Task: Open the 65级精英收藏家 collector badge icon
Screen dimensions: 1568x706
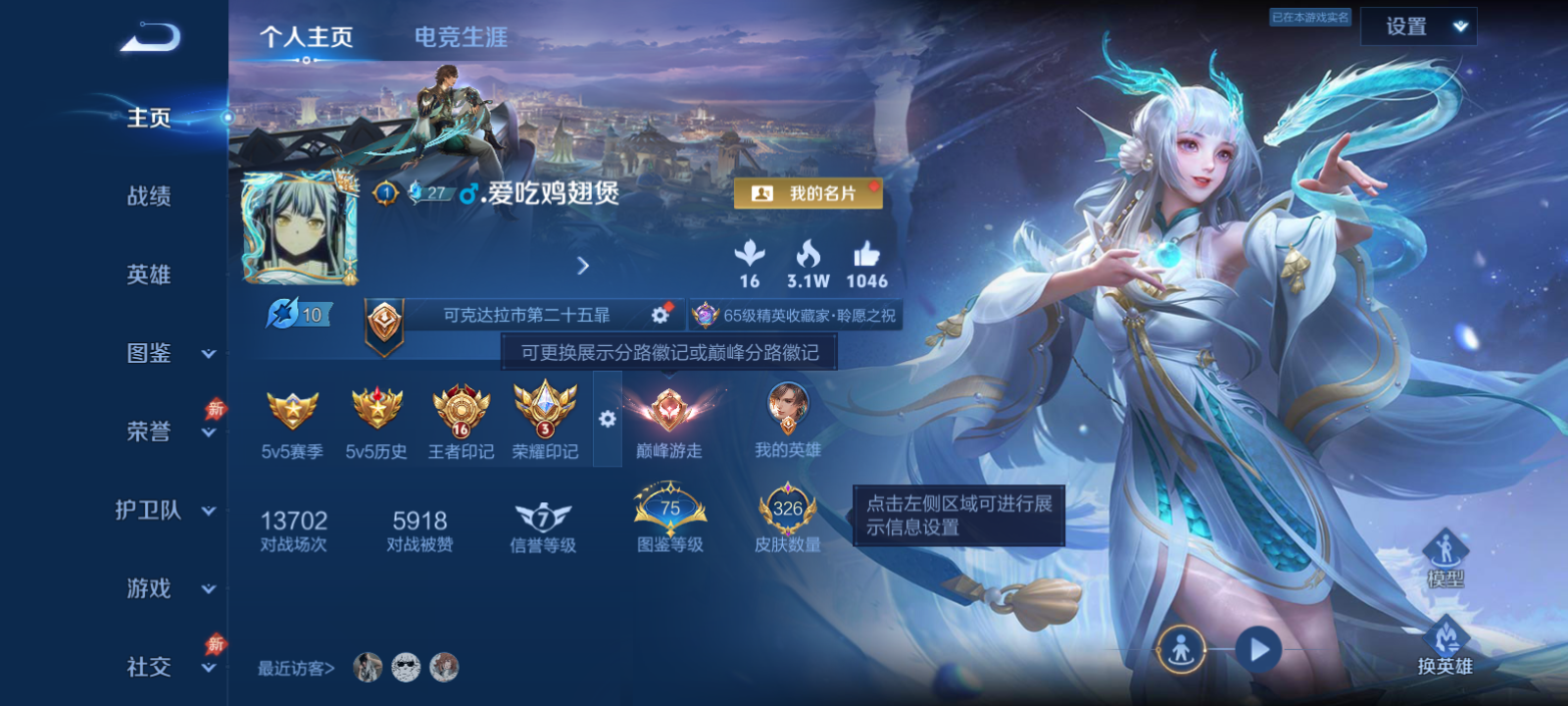Action: pyautogui.click(x=704, y=315)
